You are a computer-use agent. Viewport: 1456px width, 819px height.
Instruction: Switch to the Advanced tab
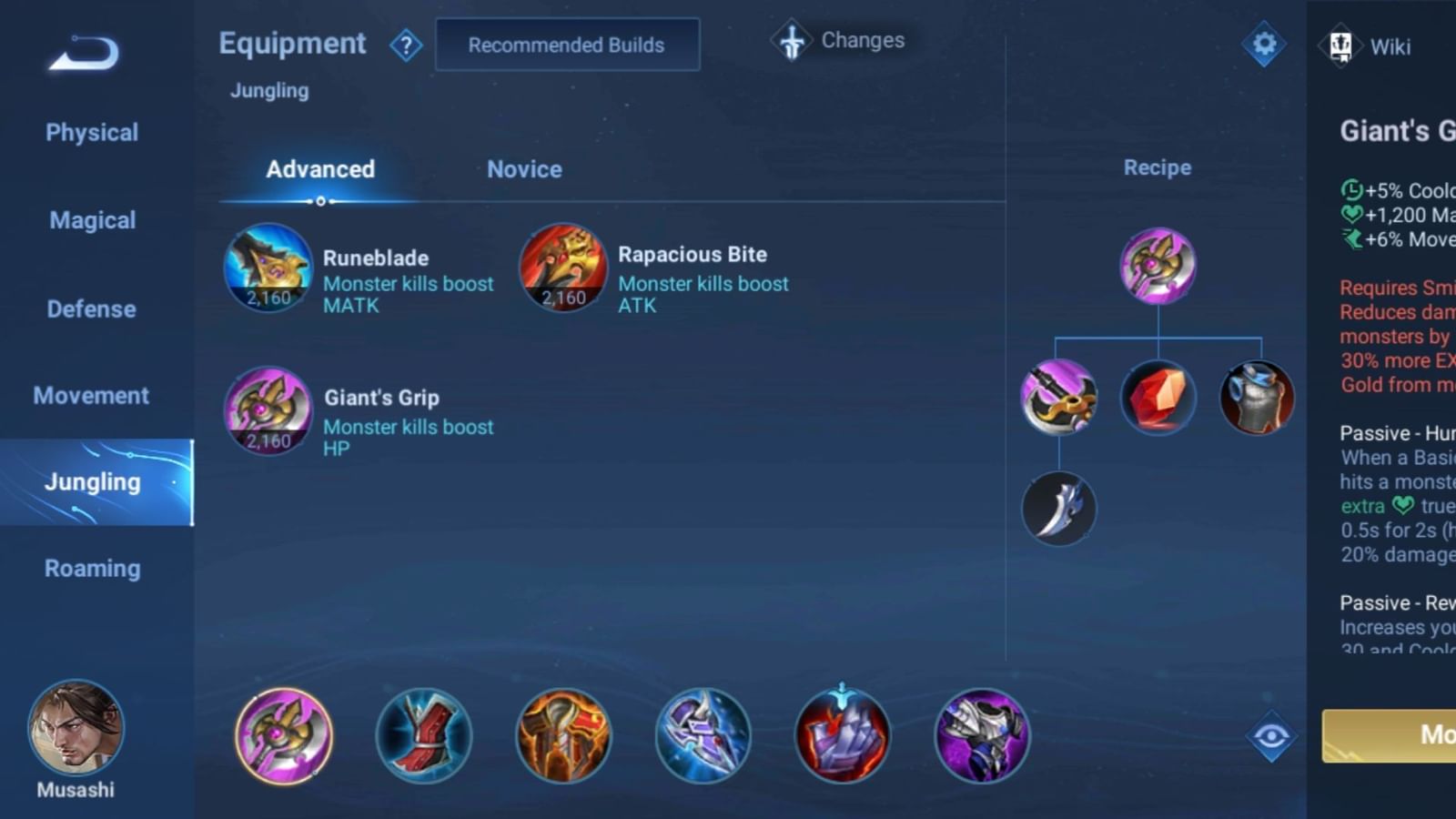coord(319,169)
